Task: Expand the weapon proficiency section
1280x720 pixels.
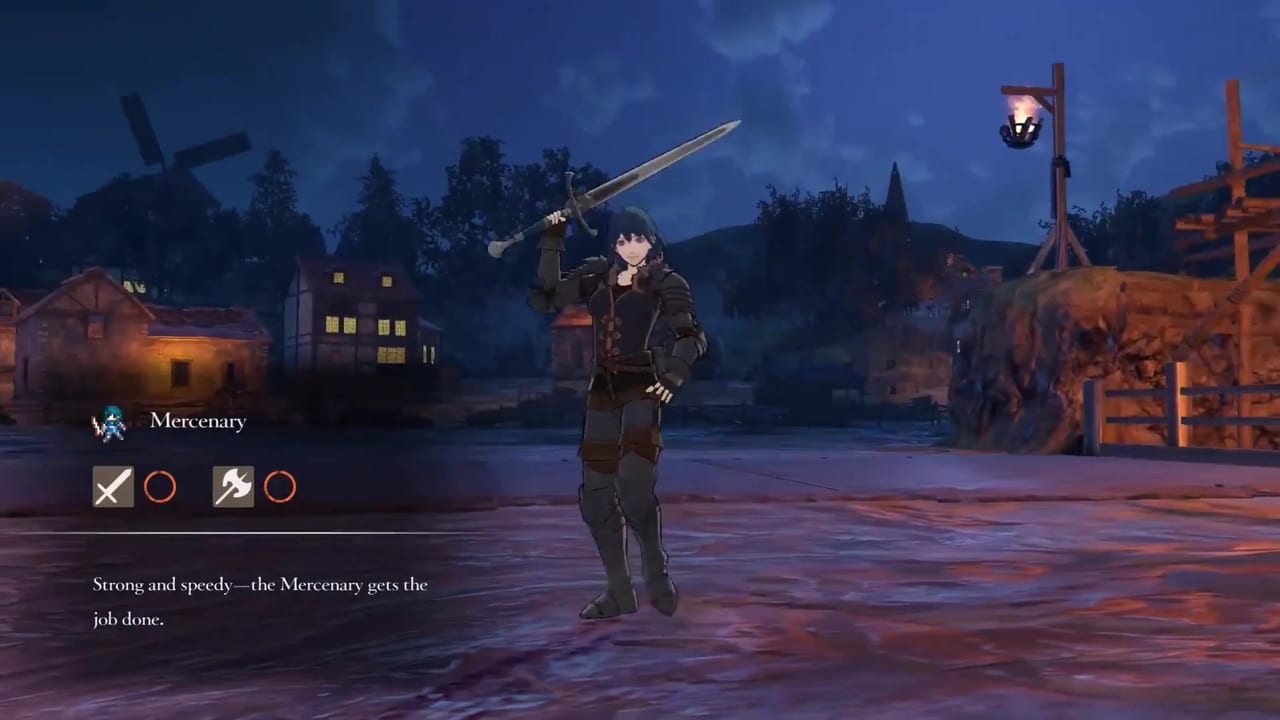Action: click(196, 487)
